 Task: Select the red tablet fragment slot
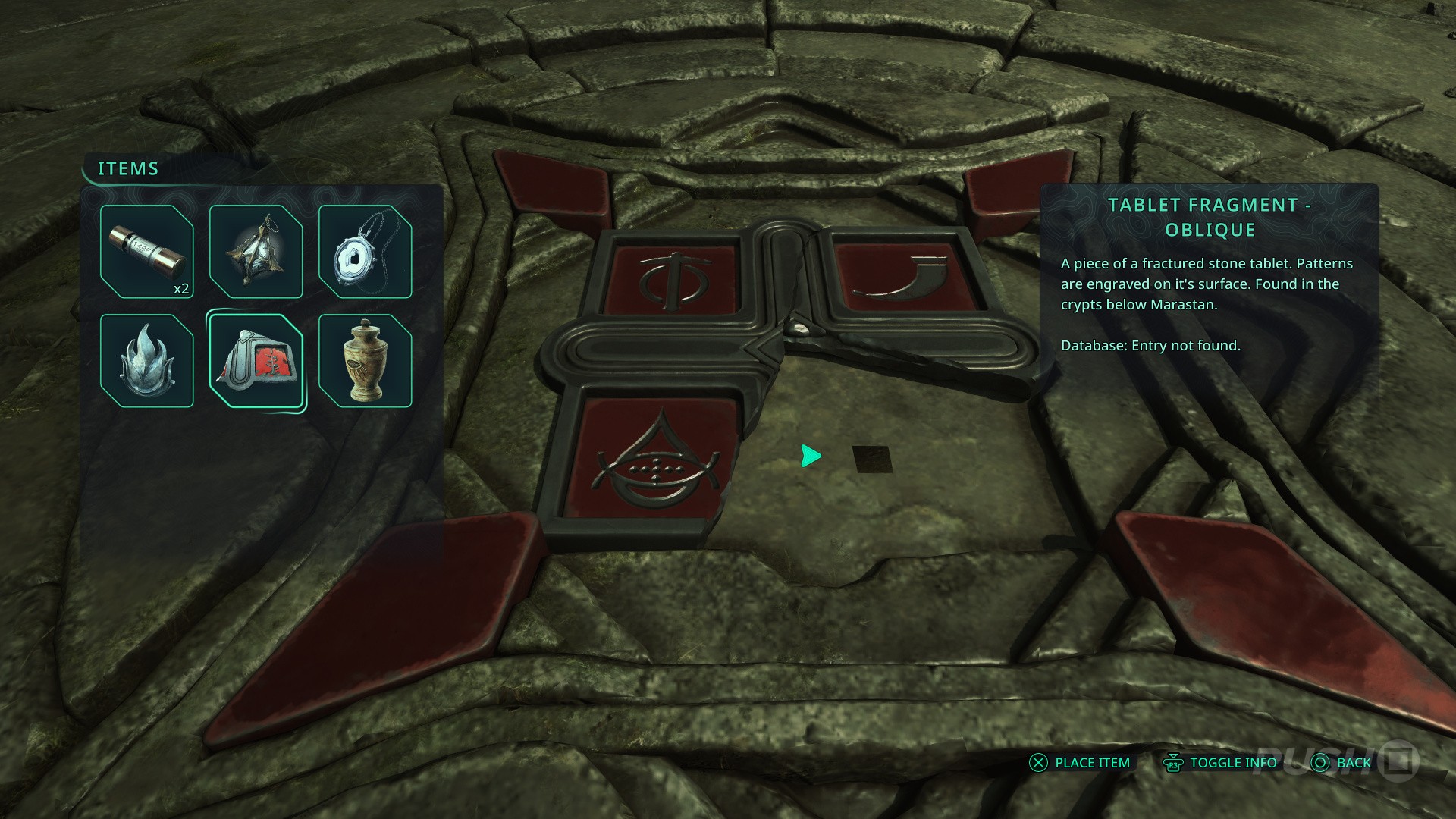click(256, 361)
